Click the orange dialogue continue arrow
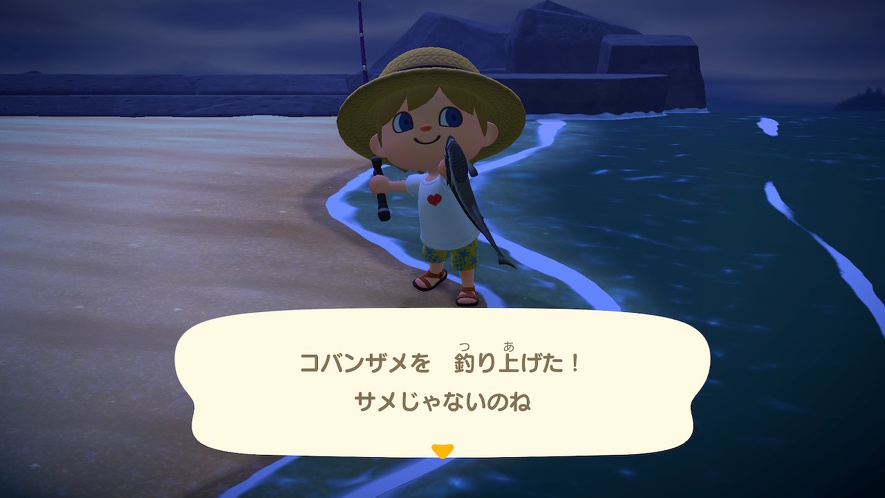The image size is (885, 498). (441, 450)
